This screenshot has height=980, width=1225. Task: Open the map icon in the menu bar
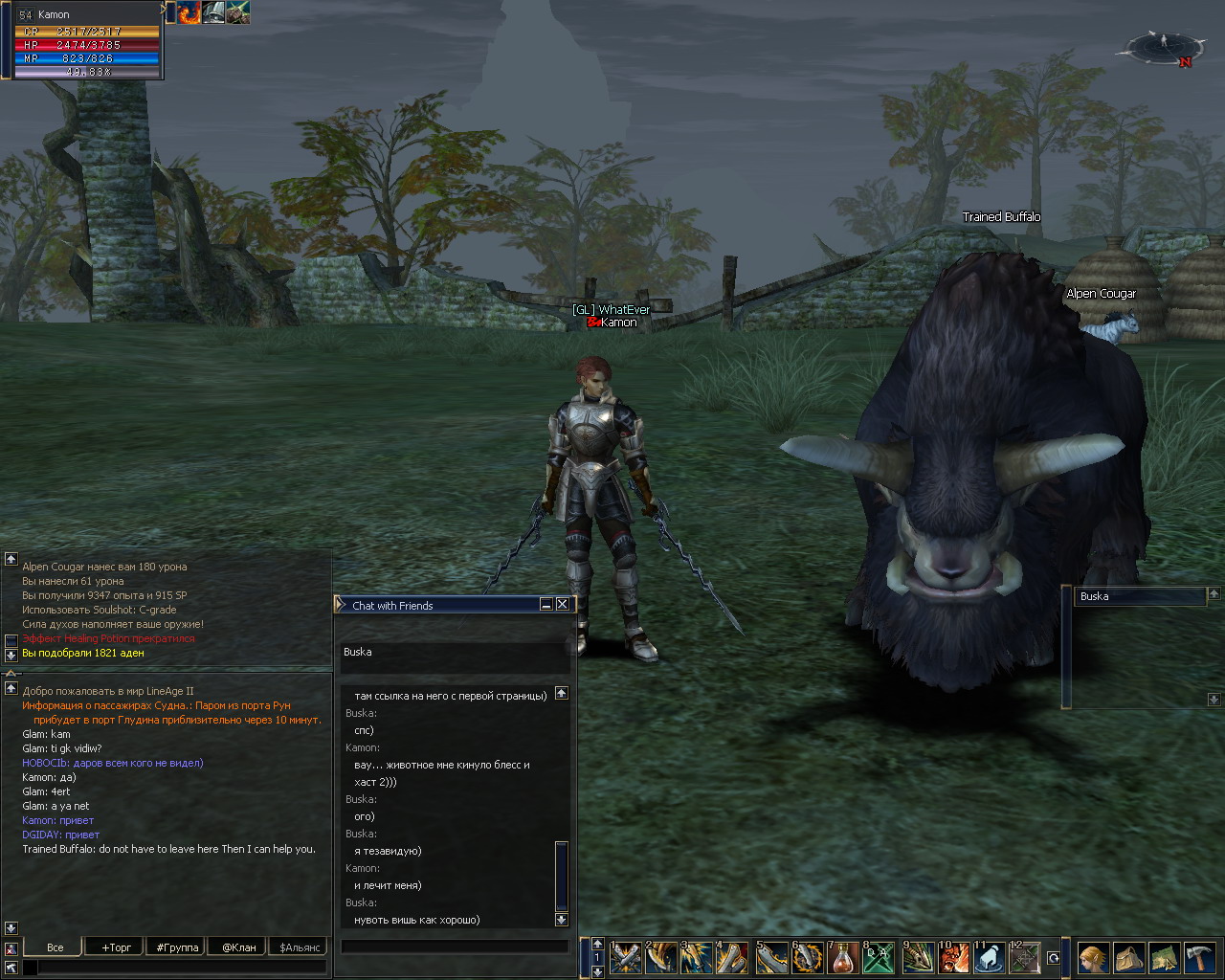[x=1165, y=957]
